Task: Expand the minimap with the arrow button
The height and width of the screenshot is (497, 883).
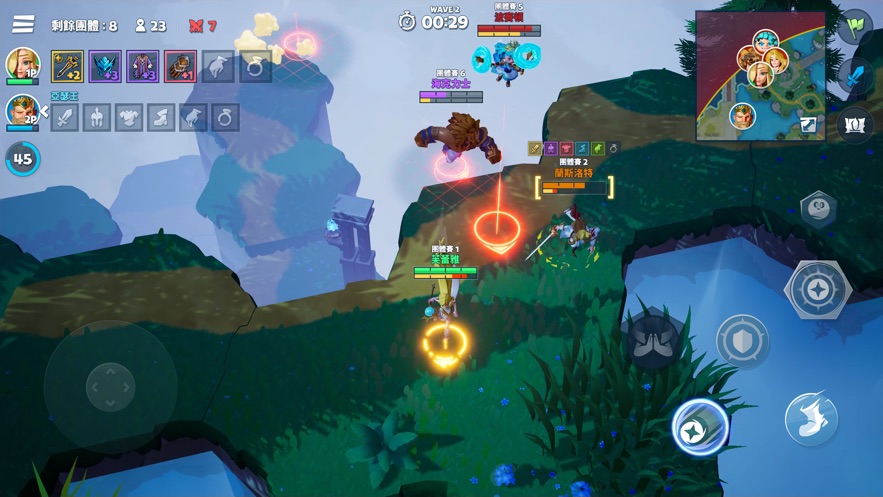Action: tap(808, 125)
